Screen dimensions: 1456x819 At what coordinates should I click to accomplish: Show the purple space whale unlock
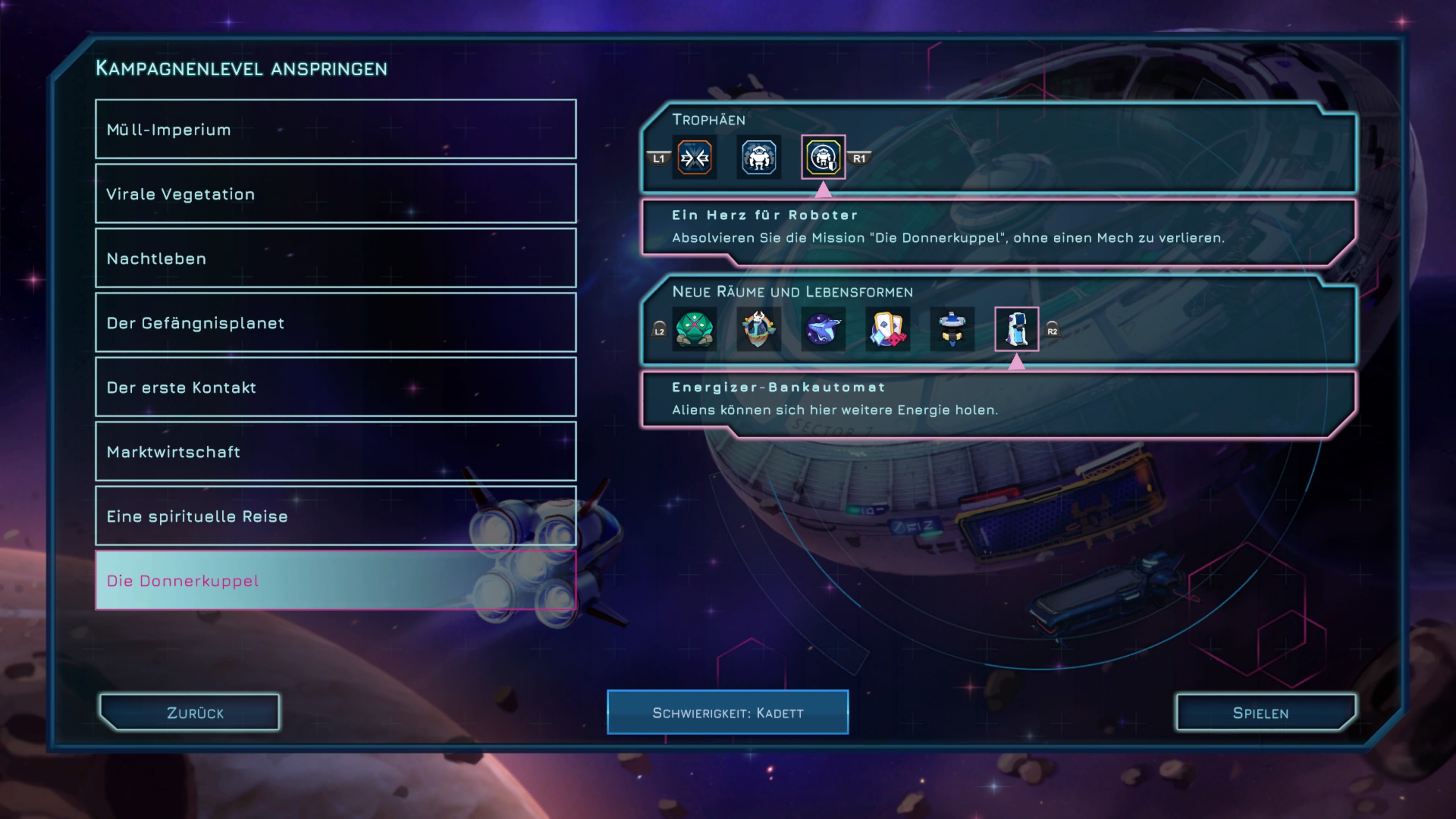[823, 329]
